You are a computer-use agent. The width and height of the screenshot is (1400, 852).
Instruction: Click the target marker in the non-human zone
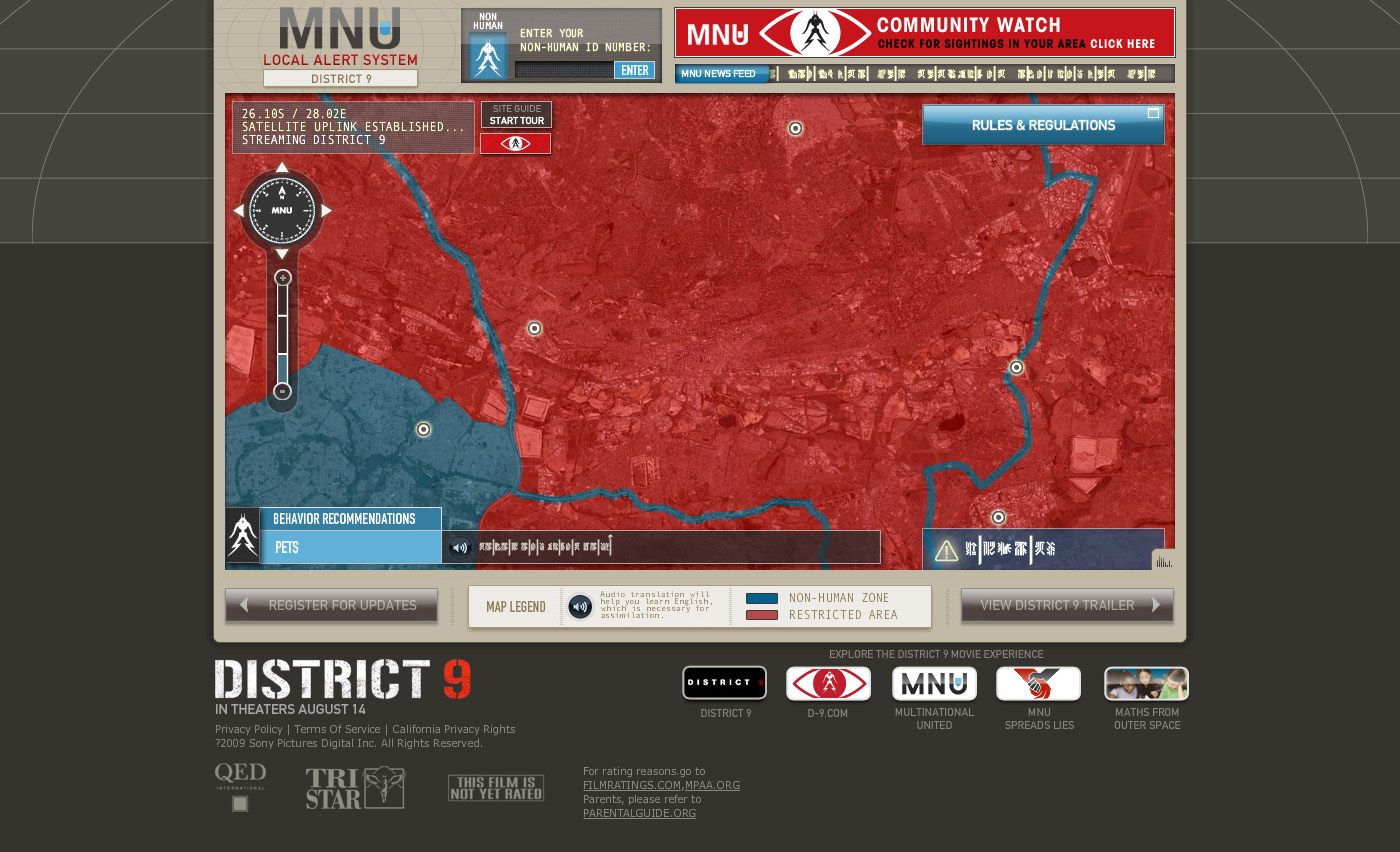[x=423, y=429]
